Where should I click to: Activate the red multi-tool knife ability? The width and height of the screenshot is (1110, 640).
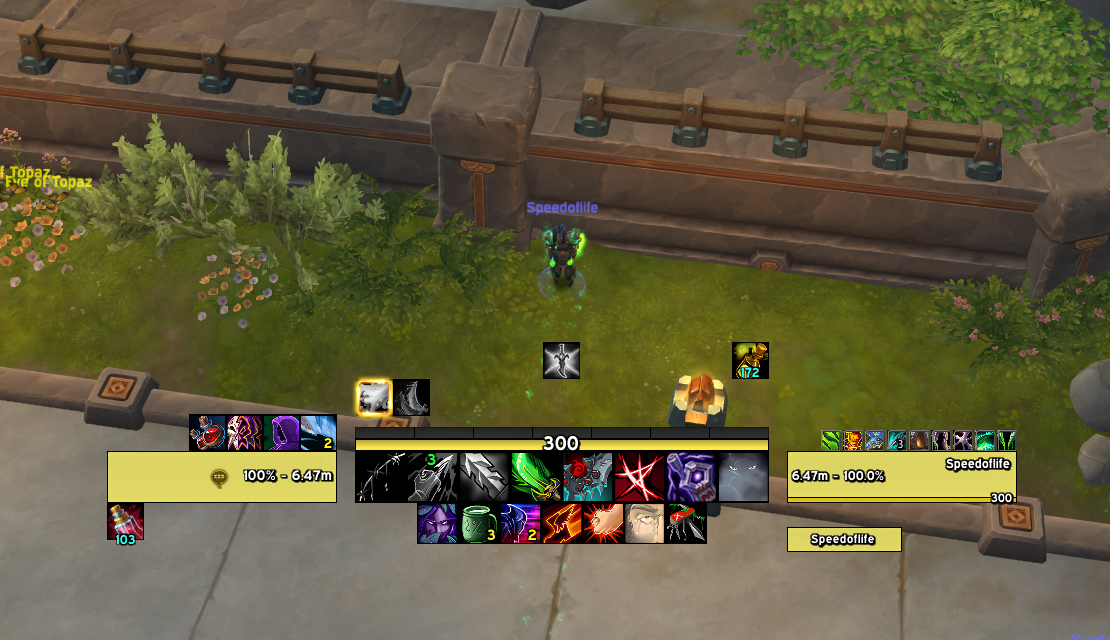click(687, 523)
